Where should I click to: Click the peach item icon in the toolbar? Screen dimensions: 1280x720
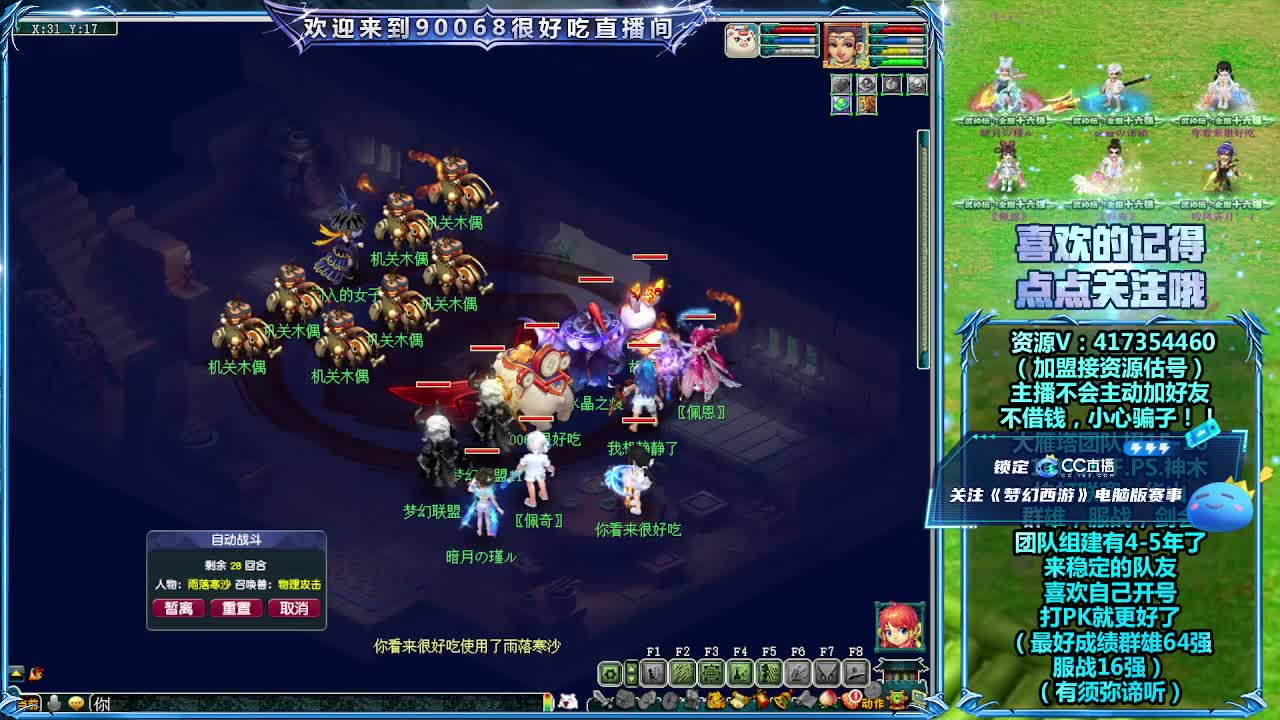827,699
